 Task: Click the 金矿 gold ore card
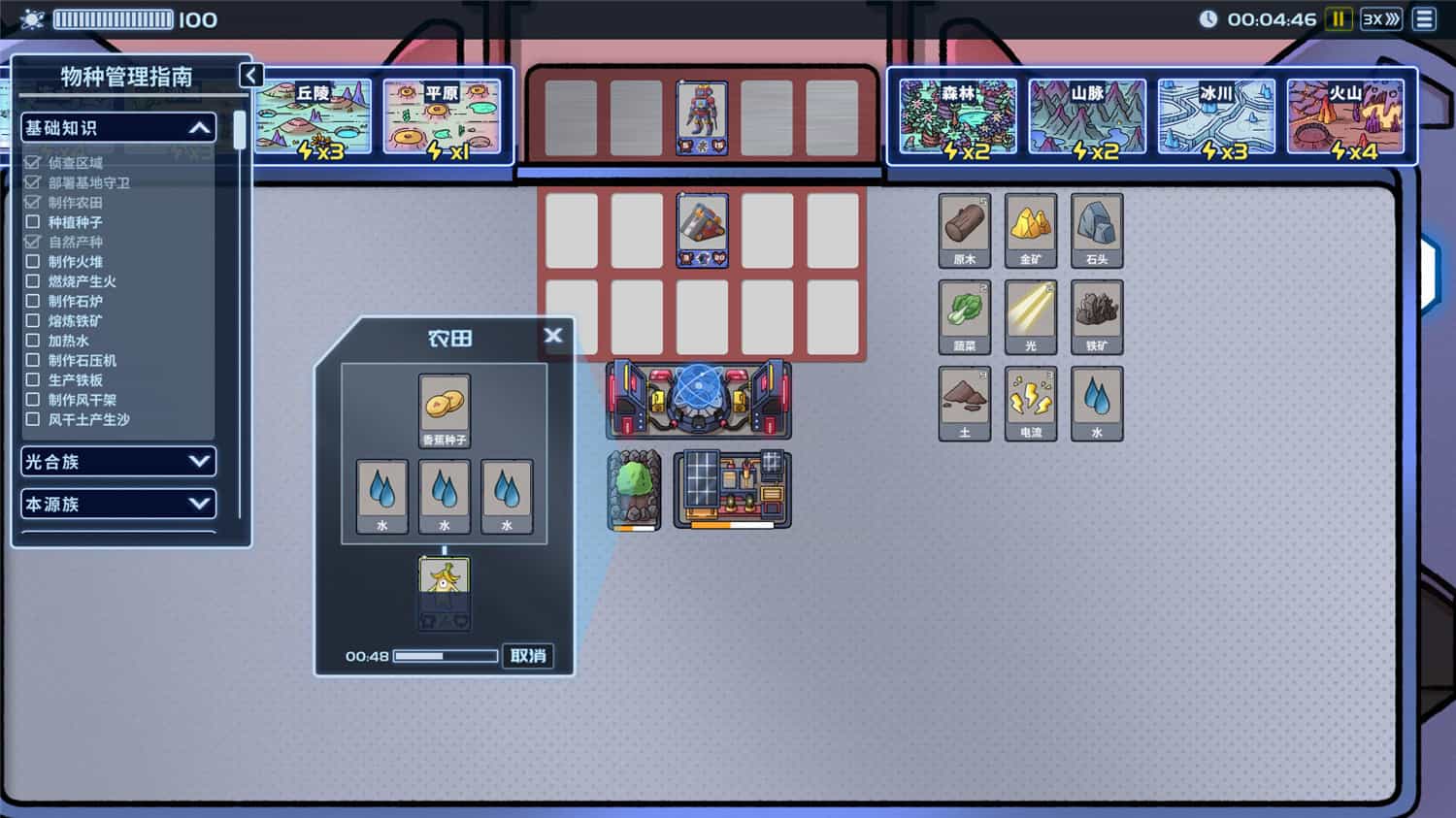1031,230
